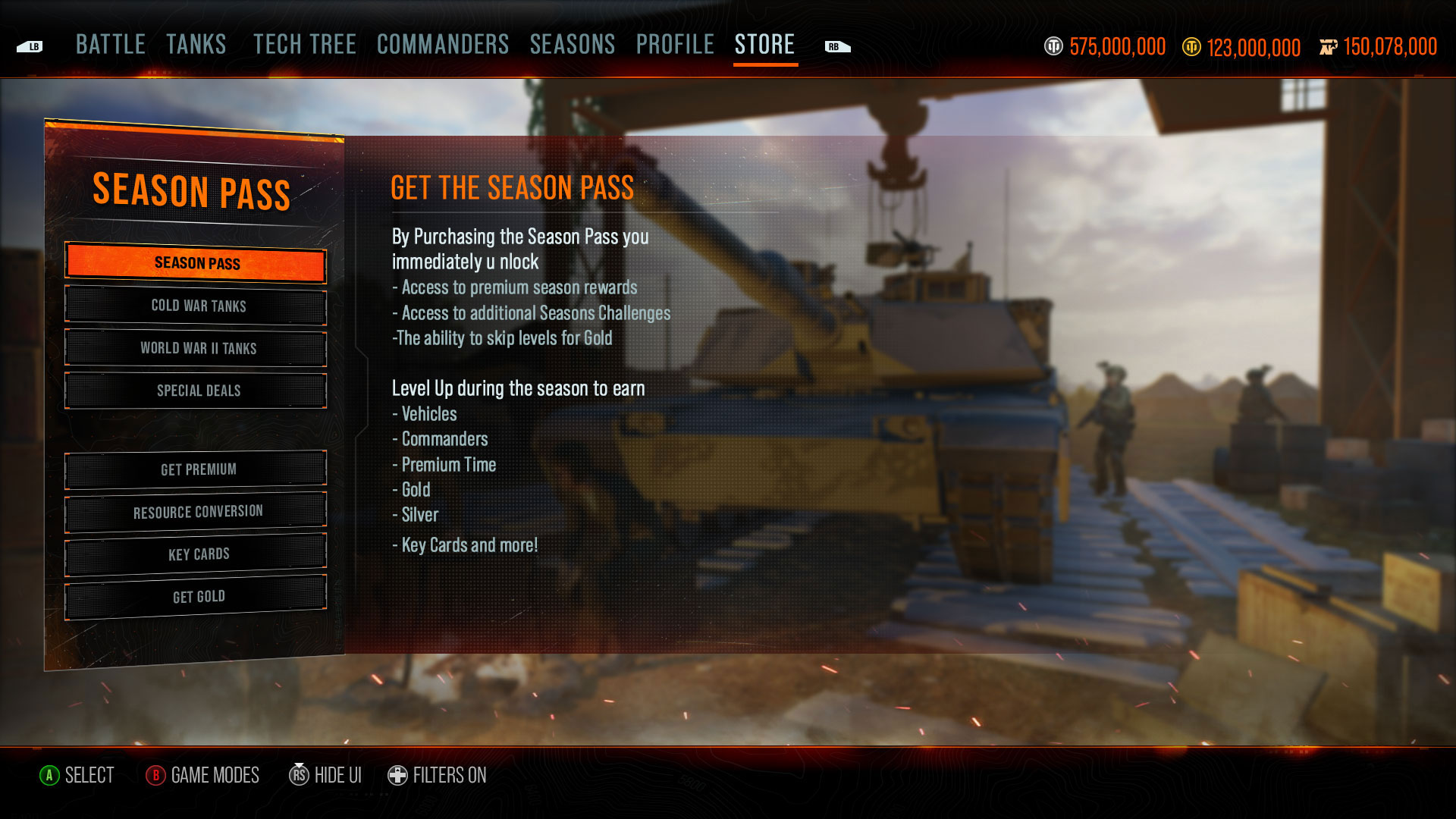Open Resource Conversion
Viewport: 1456px width, 819px height.
click(x=196, y=512)
